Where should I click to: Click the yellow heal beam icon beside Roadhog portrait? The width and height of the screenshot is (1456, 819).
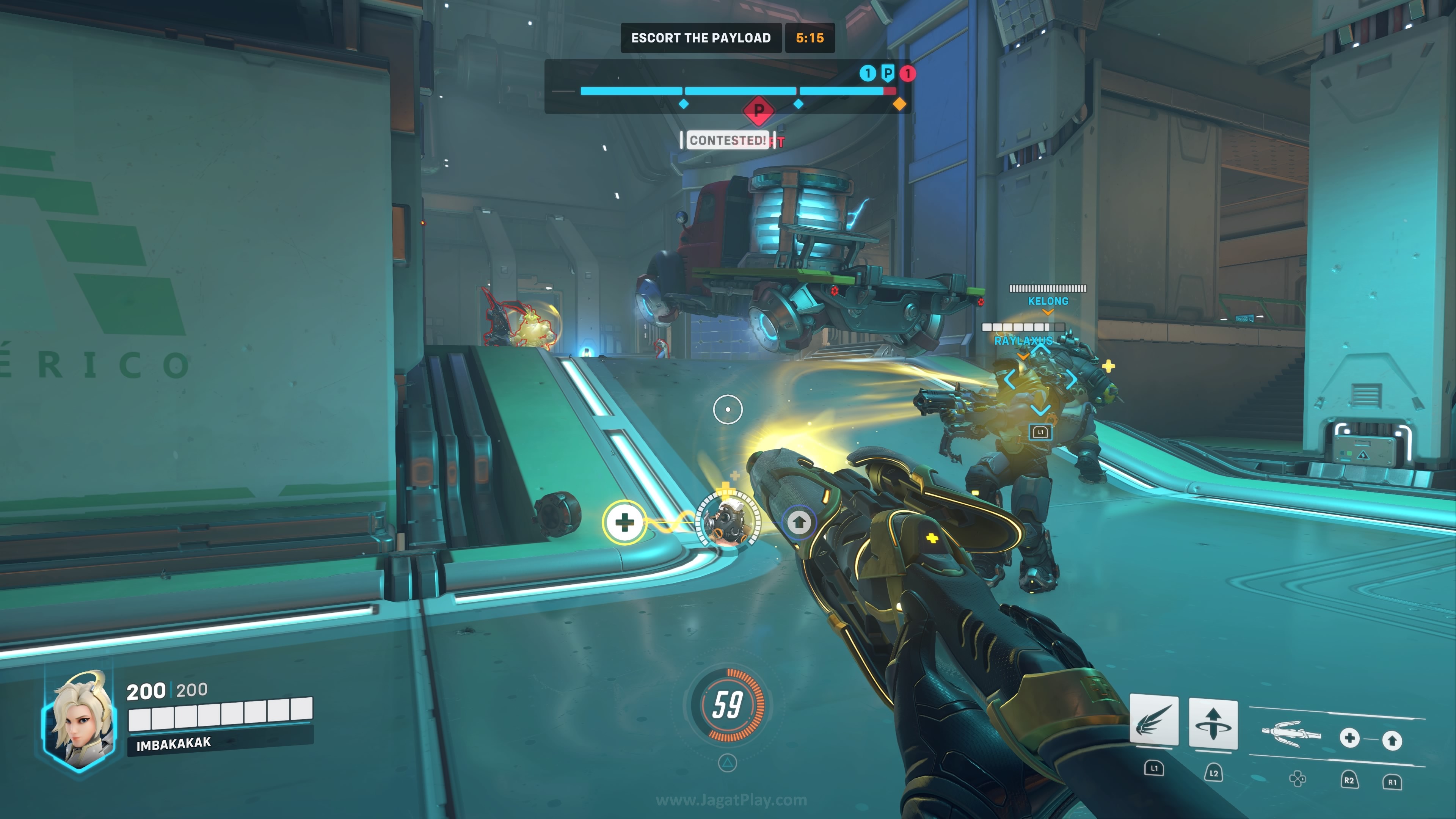tap(624, 522)
